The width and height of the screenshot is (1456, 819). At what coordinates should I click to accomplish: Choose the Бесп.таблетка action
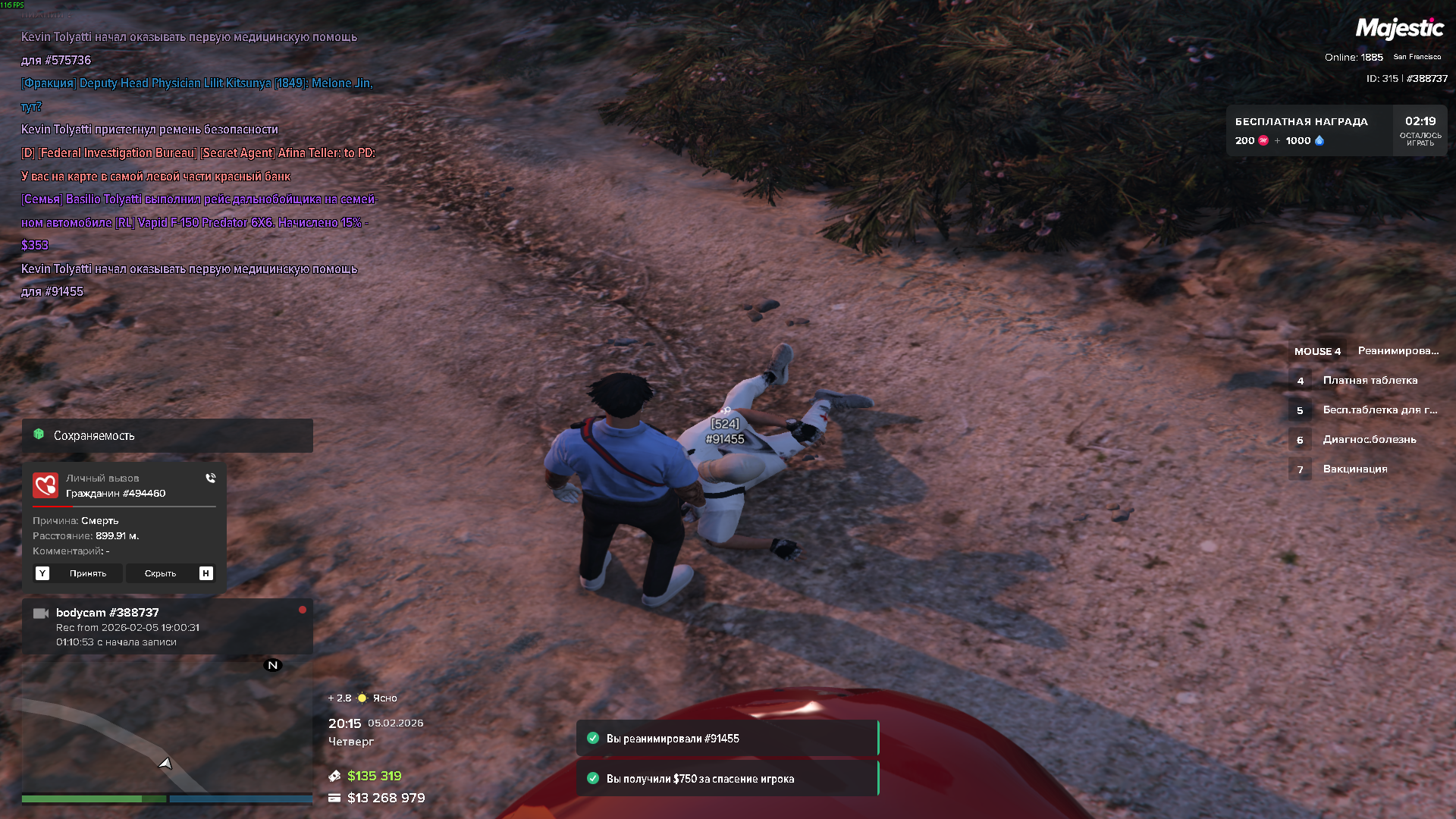(x=1379, y=410)
